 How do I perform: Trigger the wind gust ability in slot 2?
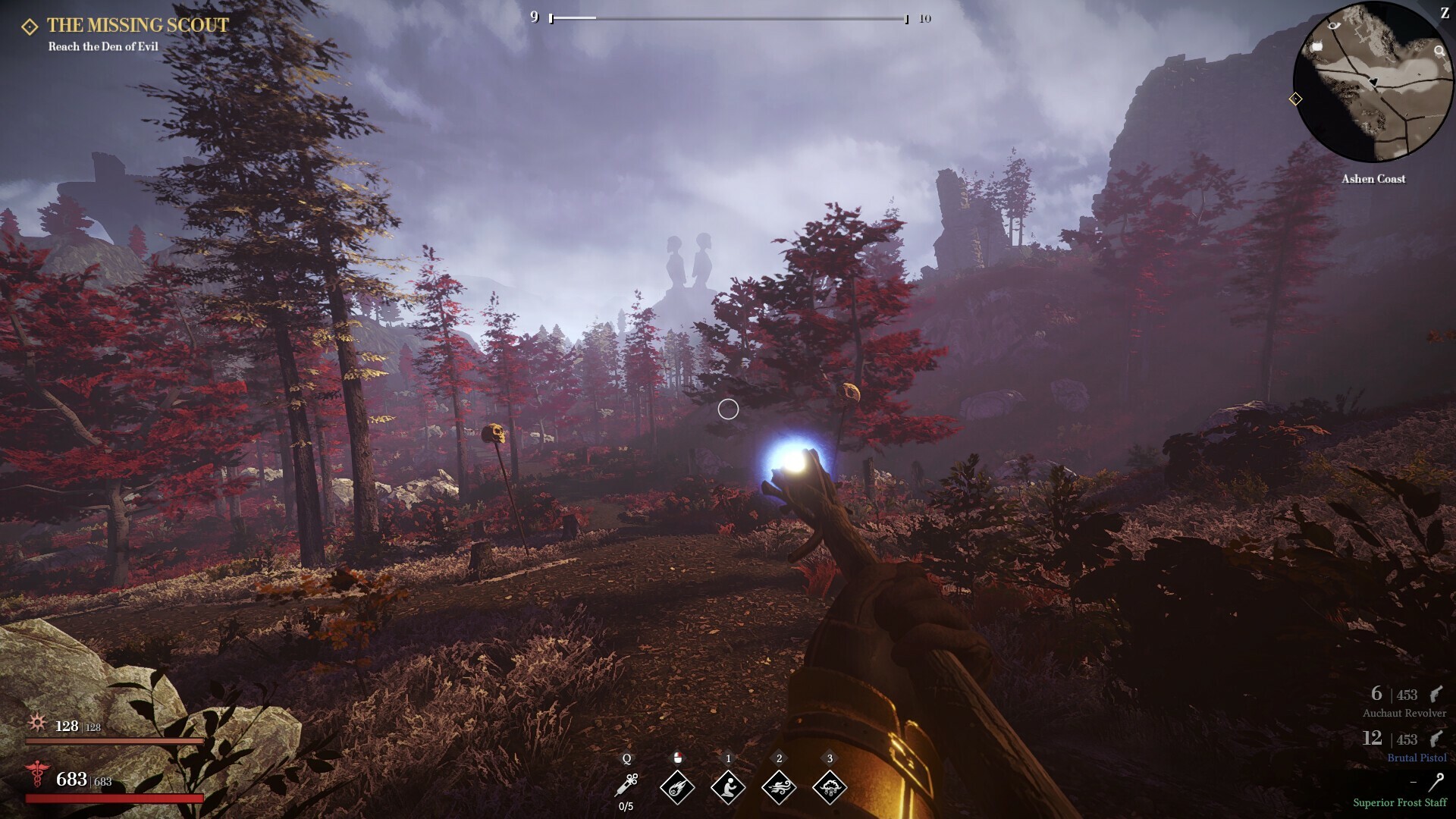(x=779, y=789)
